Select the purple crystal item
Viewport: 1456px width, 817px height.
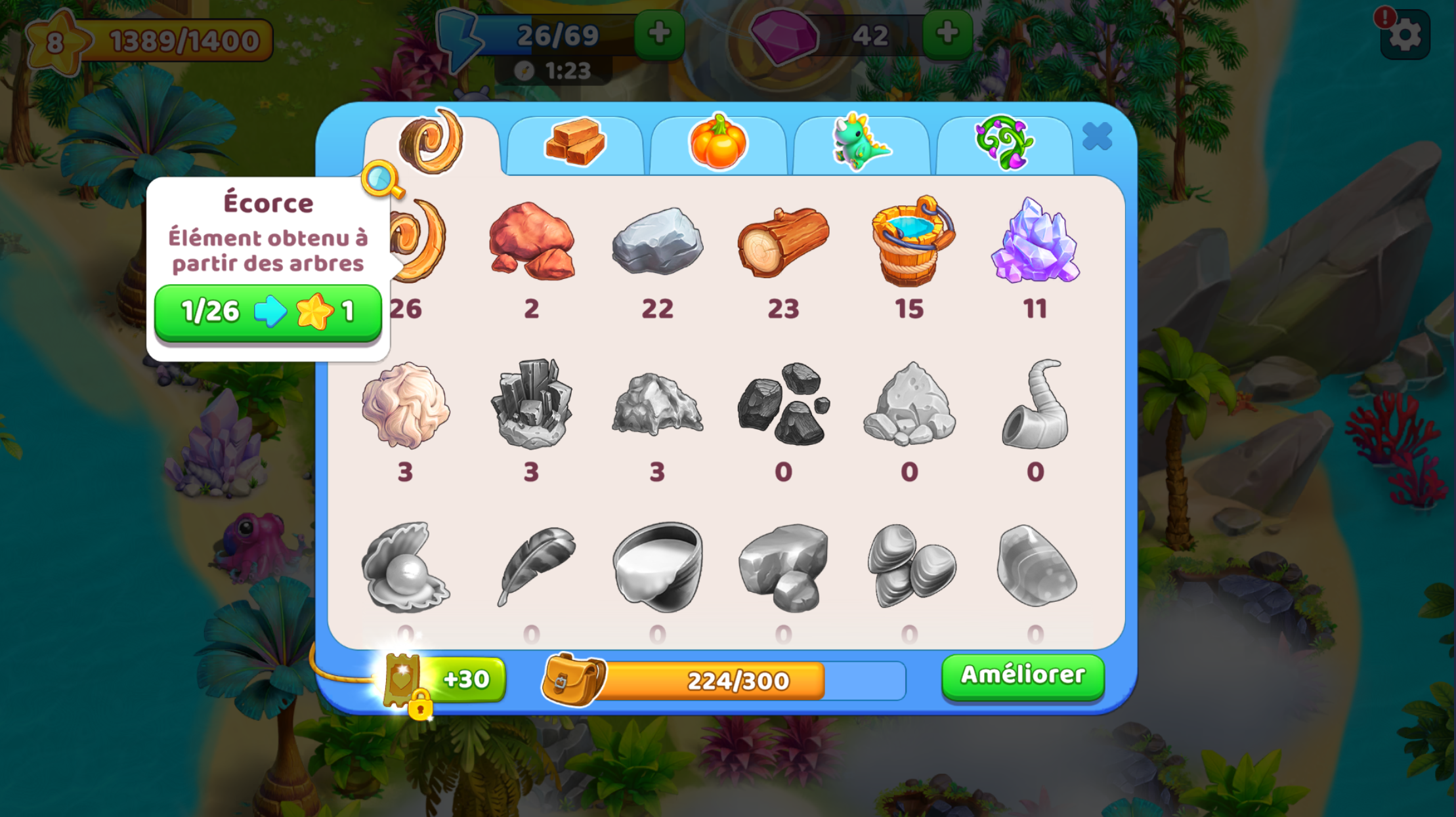tap(1035, 241)
